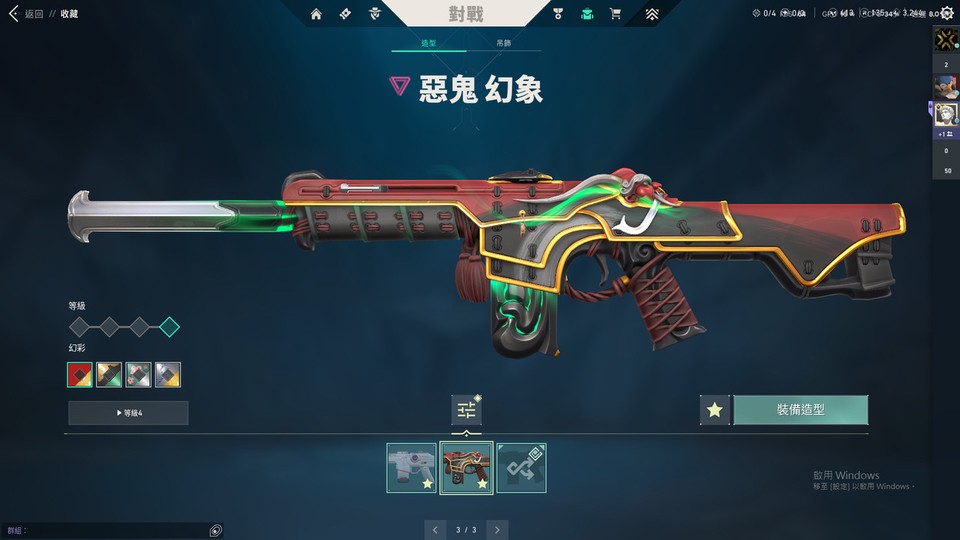
Task: Go back using the 返回 button
Action: pyautogui.click(x=28, y=14)
